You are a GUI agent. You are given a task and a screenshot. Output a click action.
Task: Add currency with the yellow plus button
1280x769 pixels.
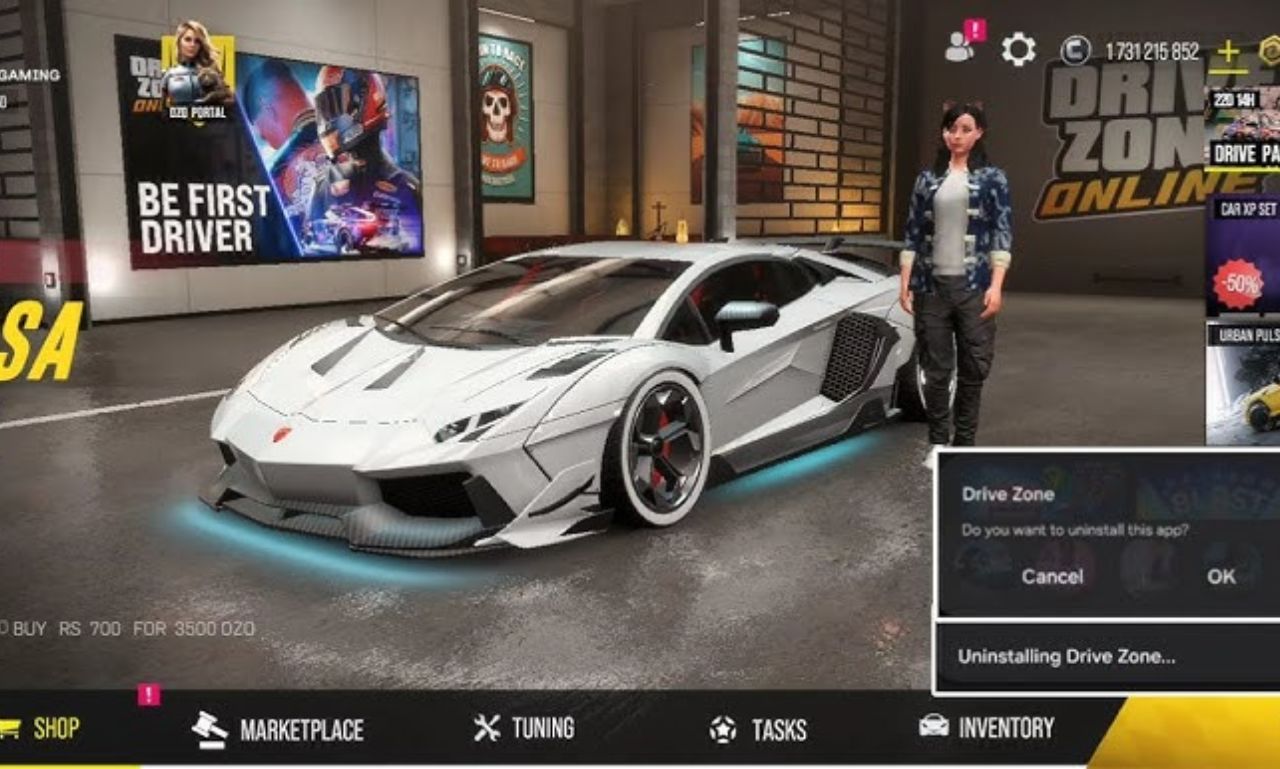point(1228,51)
